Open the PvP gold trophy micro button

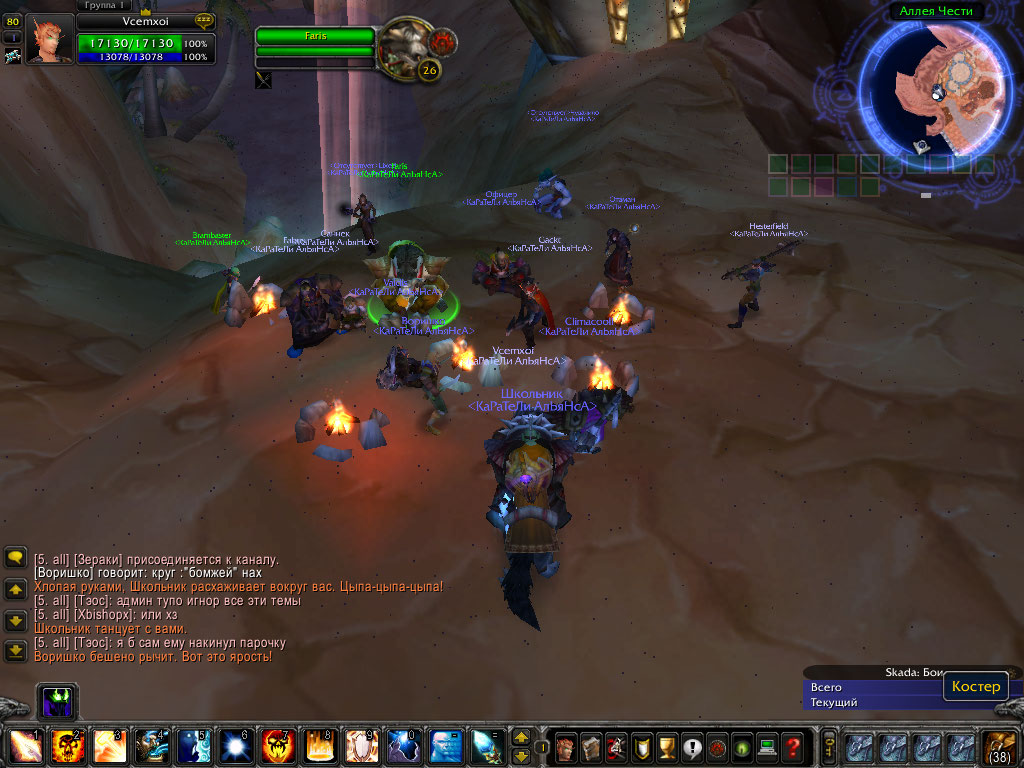[x=667, y=746]
